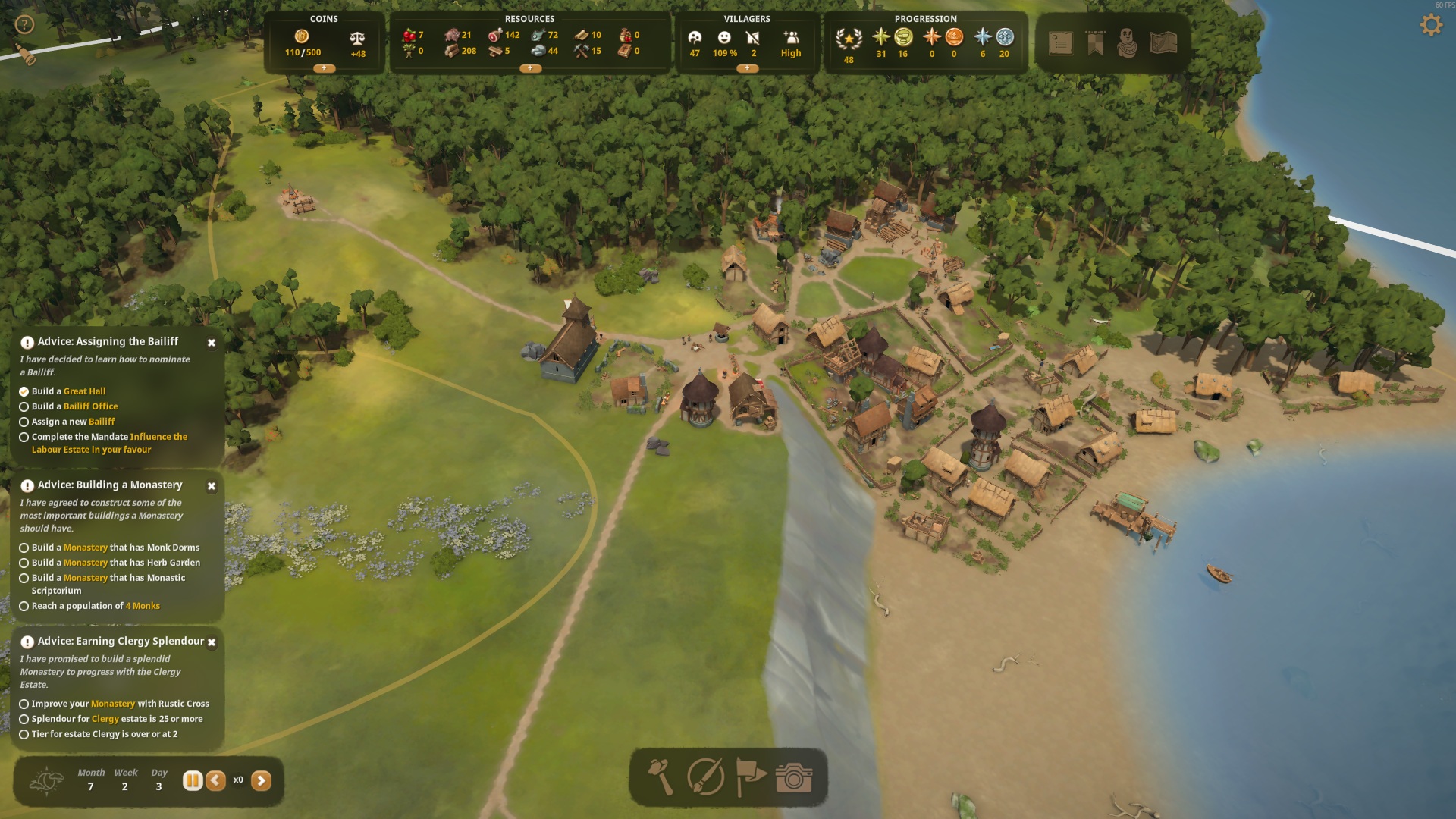The image size is (1456, 819).
Task: Decrease game speed with left arrow
Action: tap(215, 780)
